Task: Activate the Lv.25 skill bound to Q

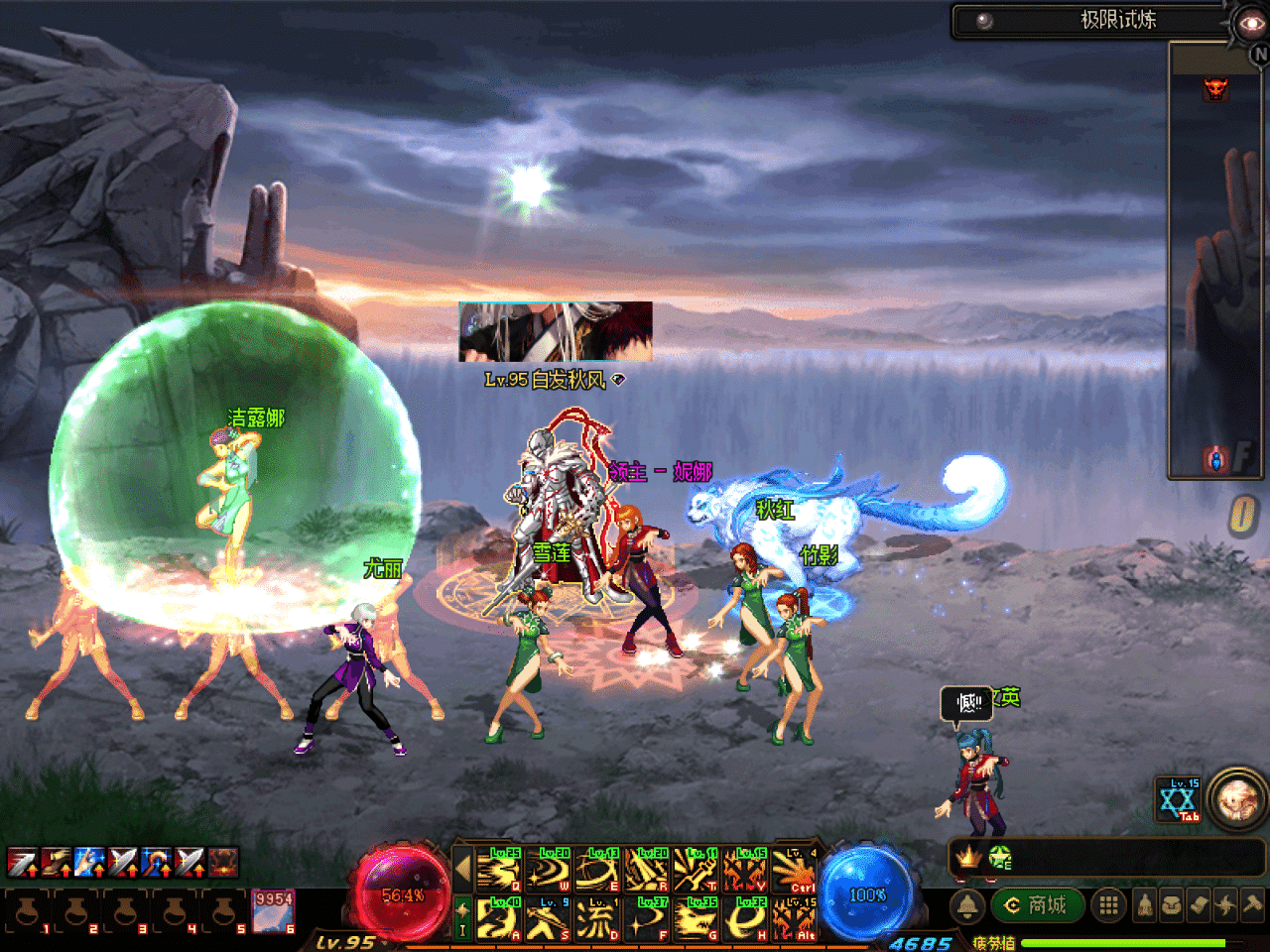Action: pos(499,870)
